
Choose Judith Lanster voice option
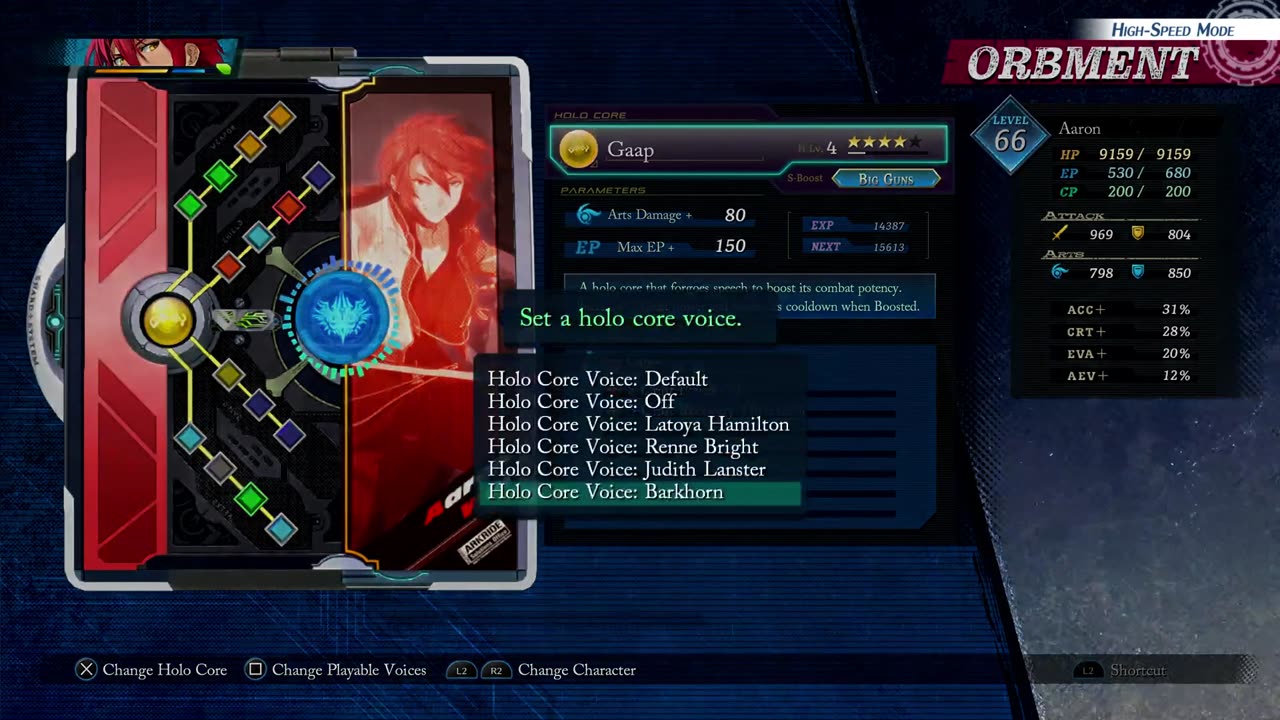click(626, 469)
